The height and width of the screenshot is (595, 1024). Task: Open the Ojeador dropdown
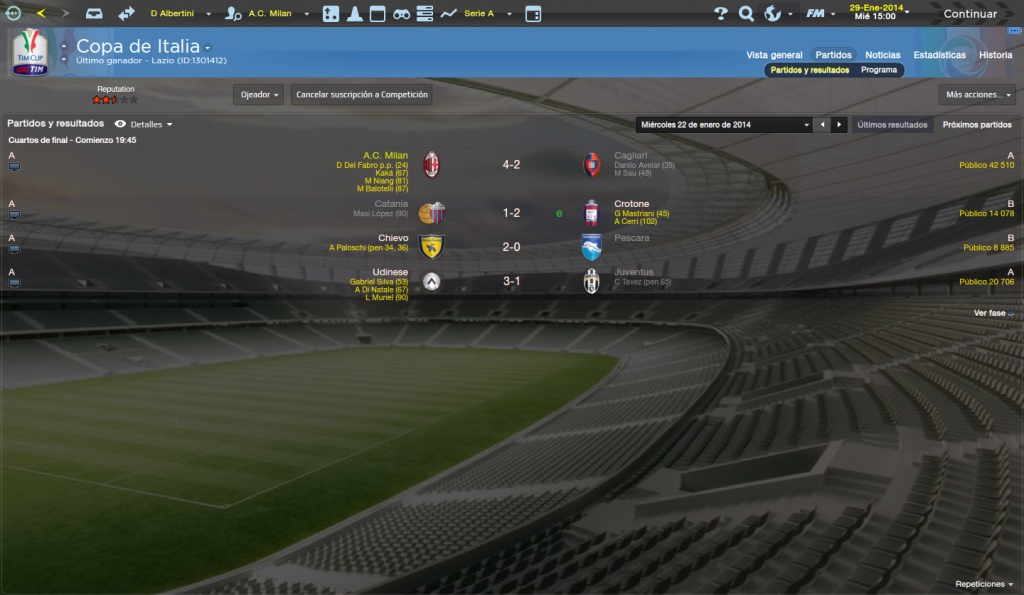coord(258,95)
